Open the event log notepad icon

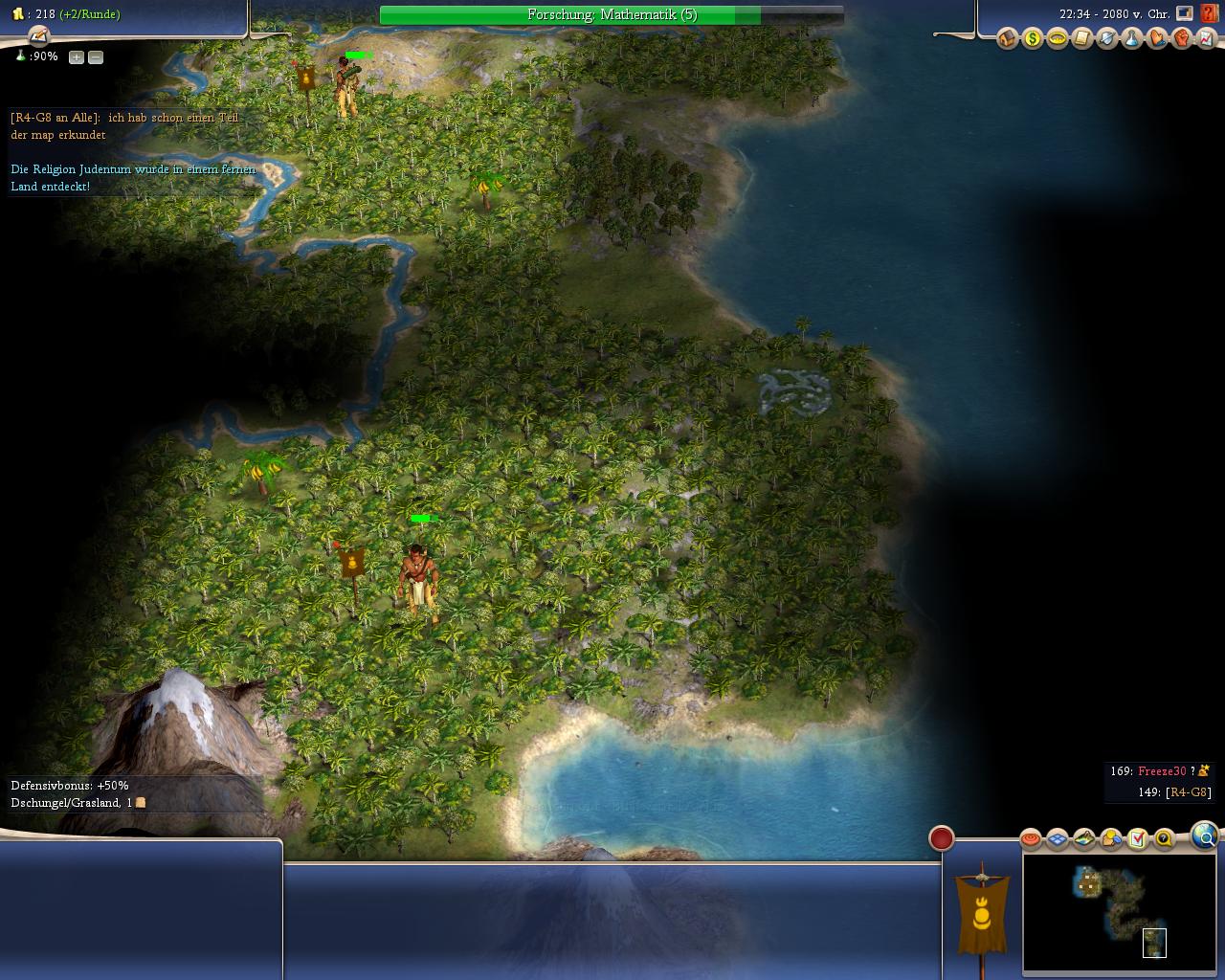(38, 36)
